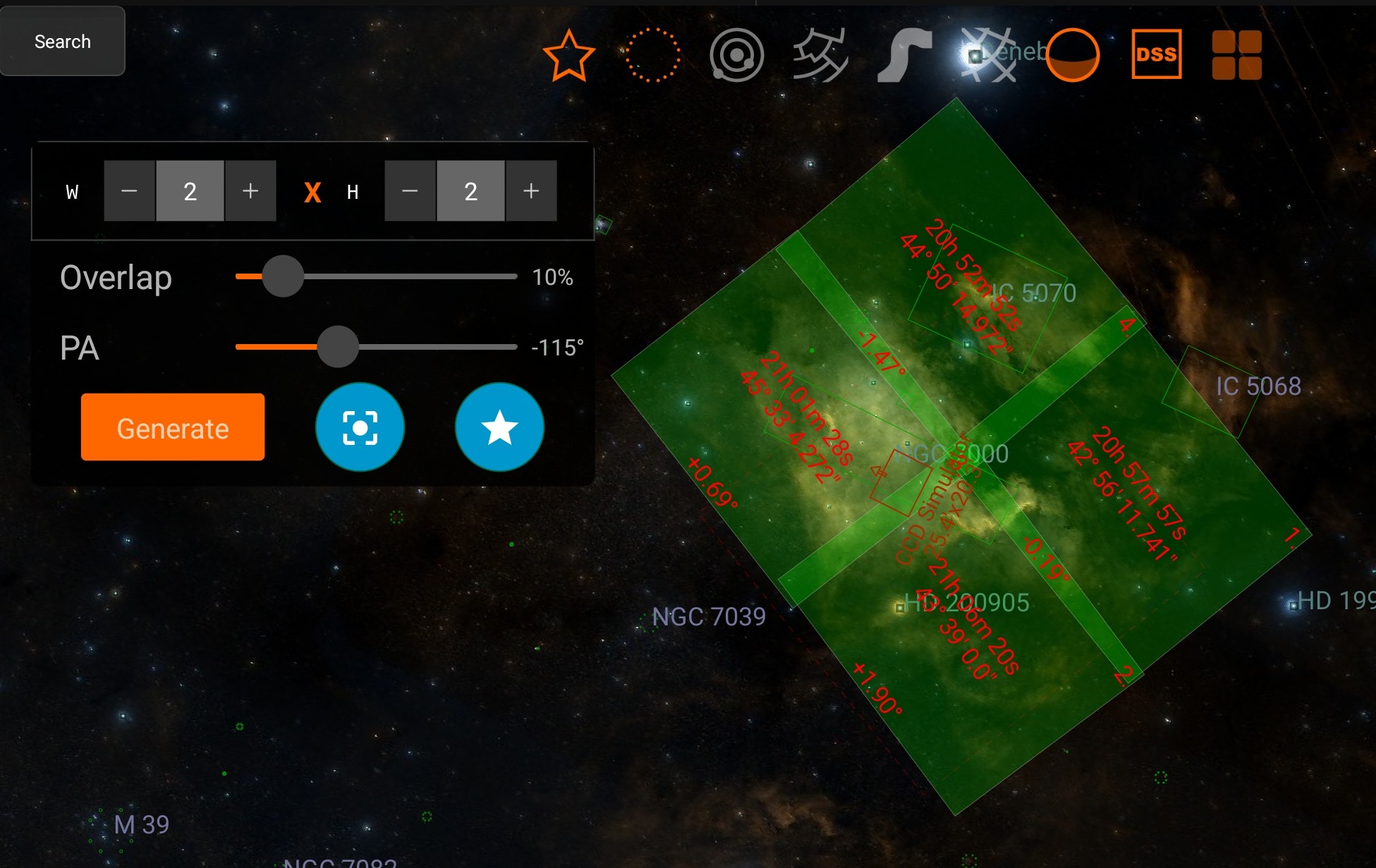Decrease the mosaic height value
The image size is (1376, 868).
pos(410,191)
